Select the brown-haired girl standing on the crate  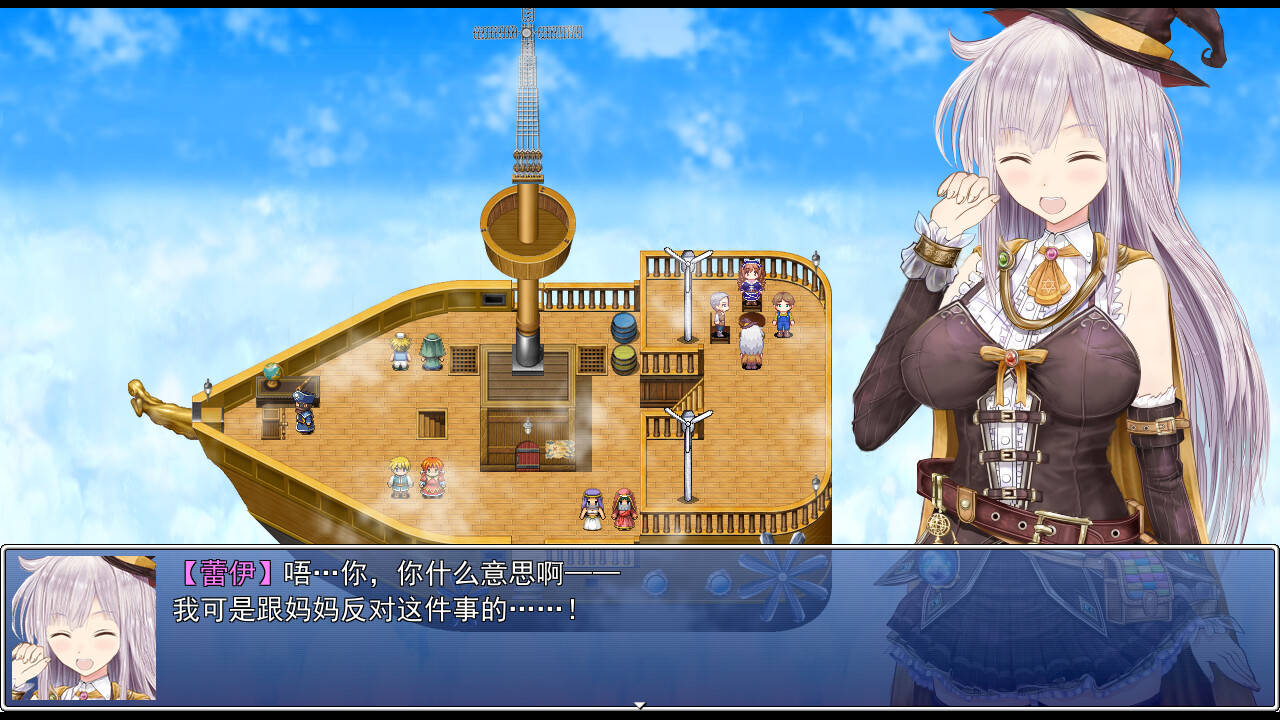click(x=752, y=285)
